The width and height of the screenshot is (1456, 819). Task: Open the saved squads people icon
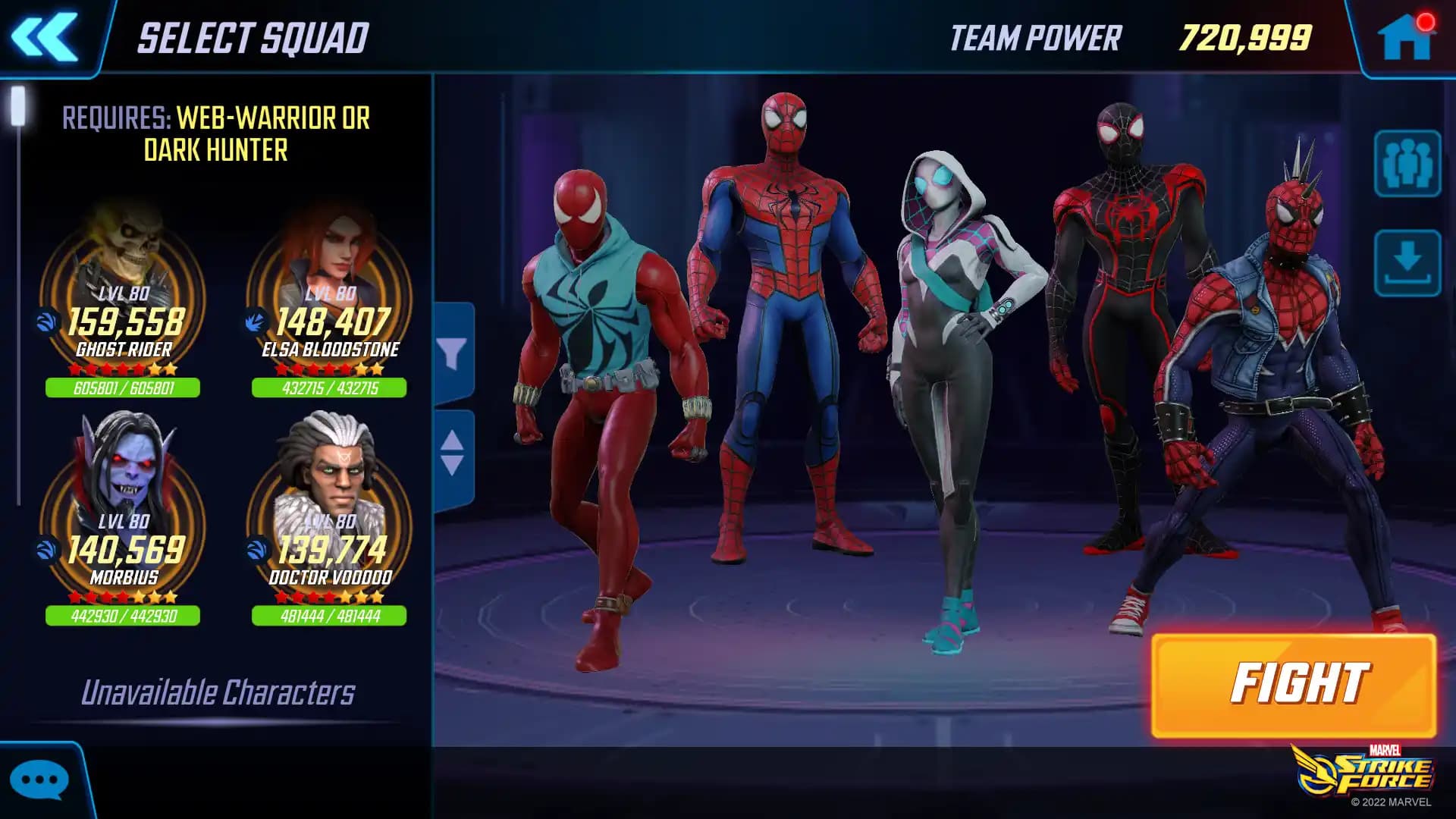coord(1407,164)
